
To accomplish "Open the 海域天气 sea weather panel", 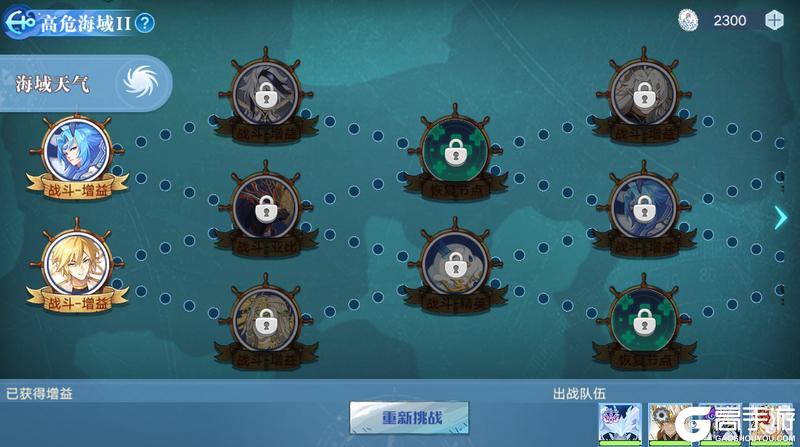I will [85, 84].
